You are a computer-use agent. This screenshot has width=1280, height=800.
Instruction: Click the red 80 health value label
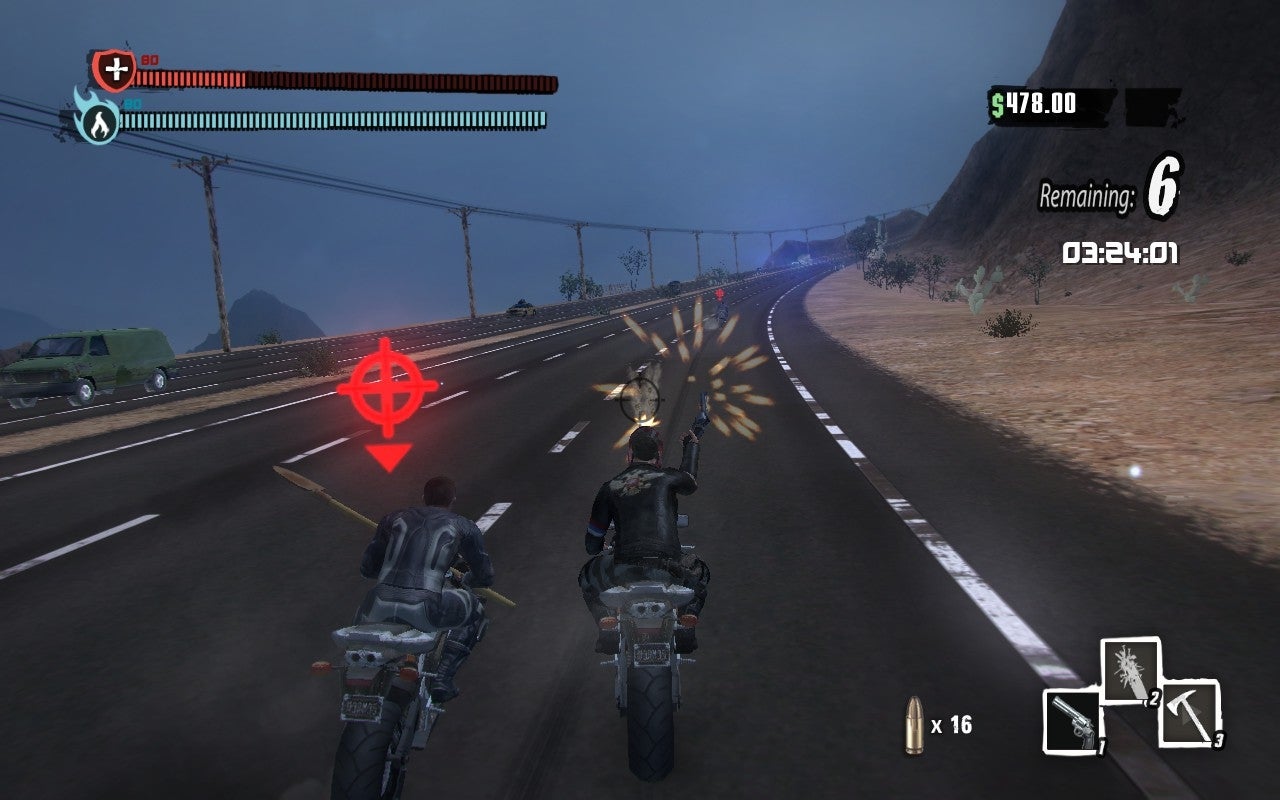149,60
